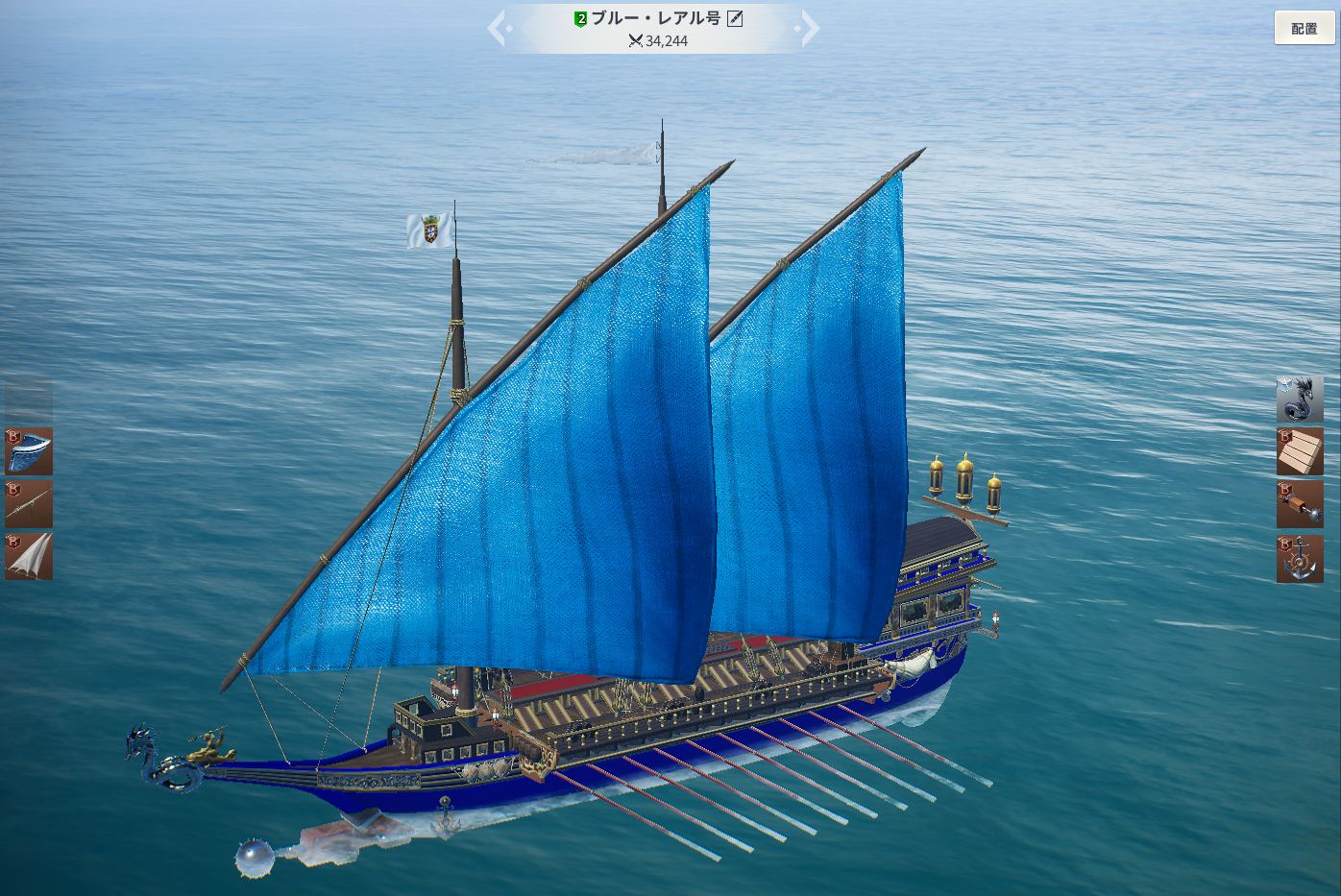
Task: Switch to the previous ship with left arrow
Action: coord(498,28)
